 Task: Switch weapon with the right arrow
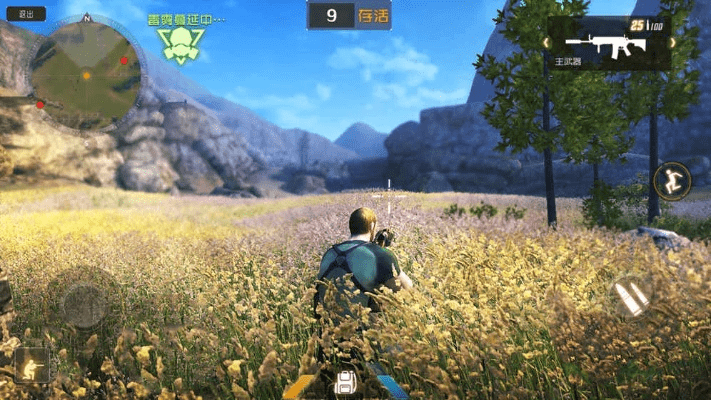[x=392, y=386]
